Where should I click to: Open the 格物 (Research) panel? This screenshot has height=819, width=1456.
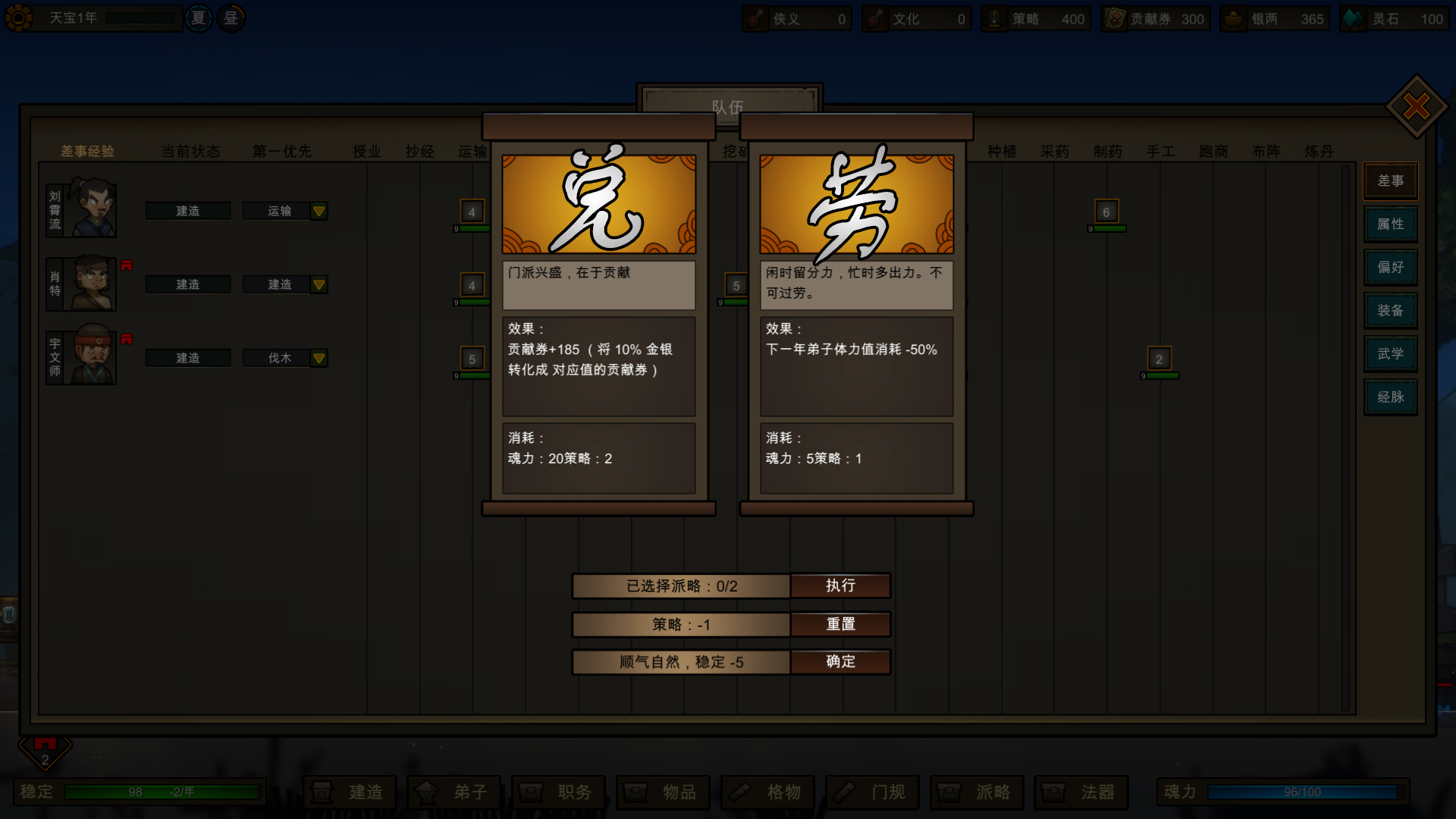(x=768, y=792)
